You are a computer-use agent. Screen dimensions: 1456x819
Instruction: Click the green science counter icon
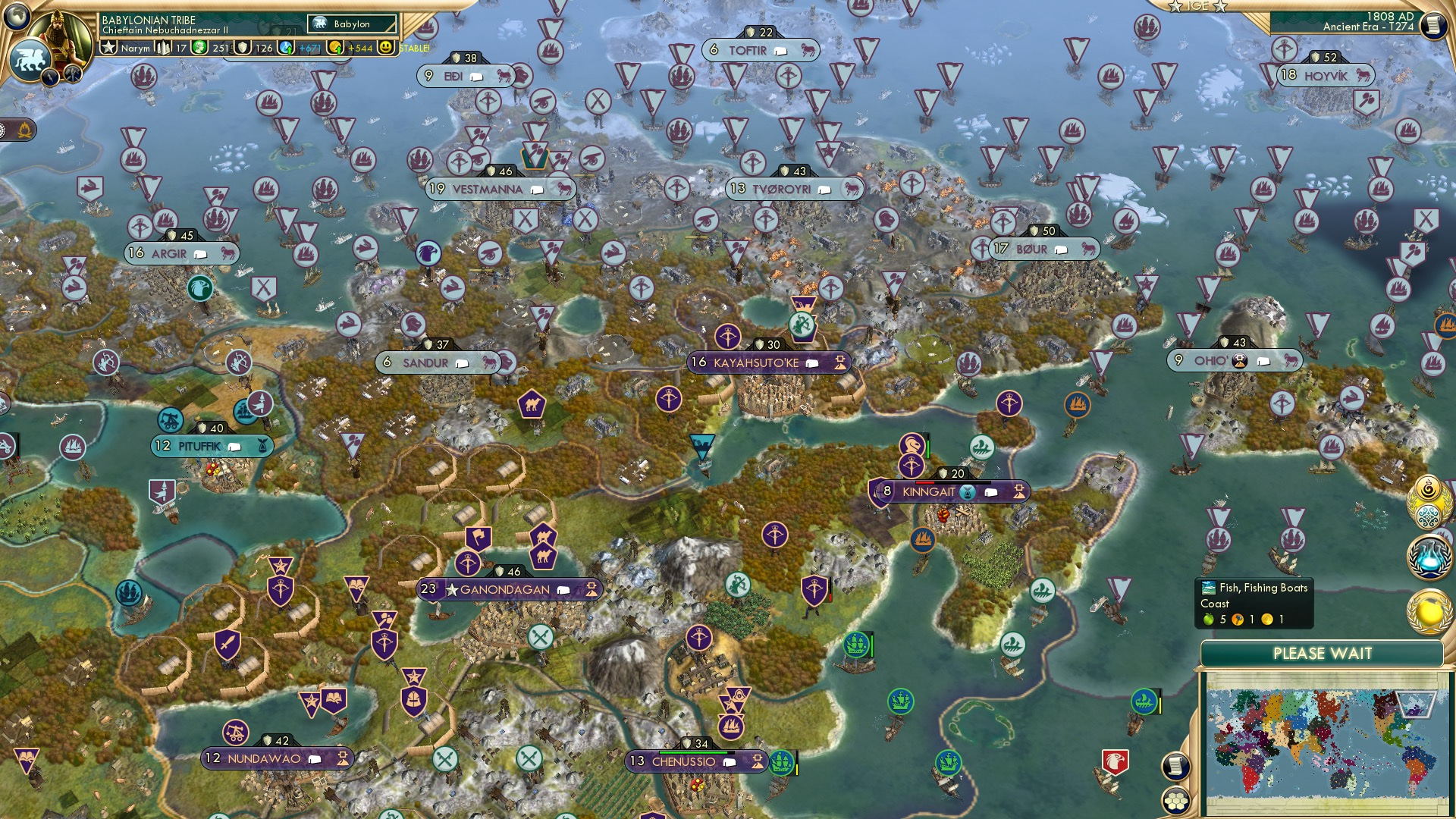pos(200,48)
